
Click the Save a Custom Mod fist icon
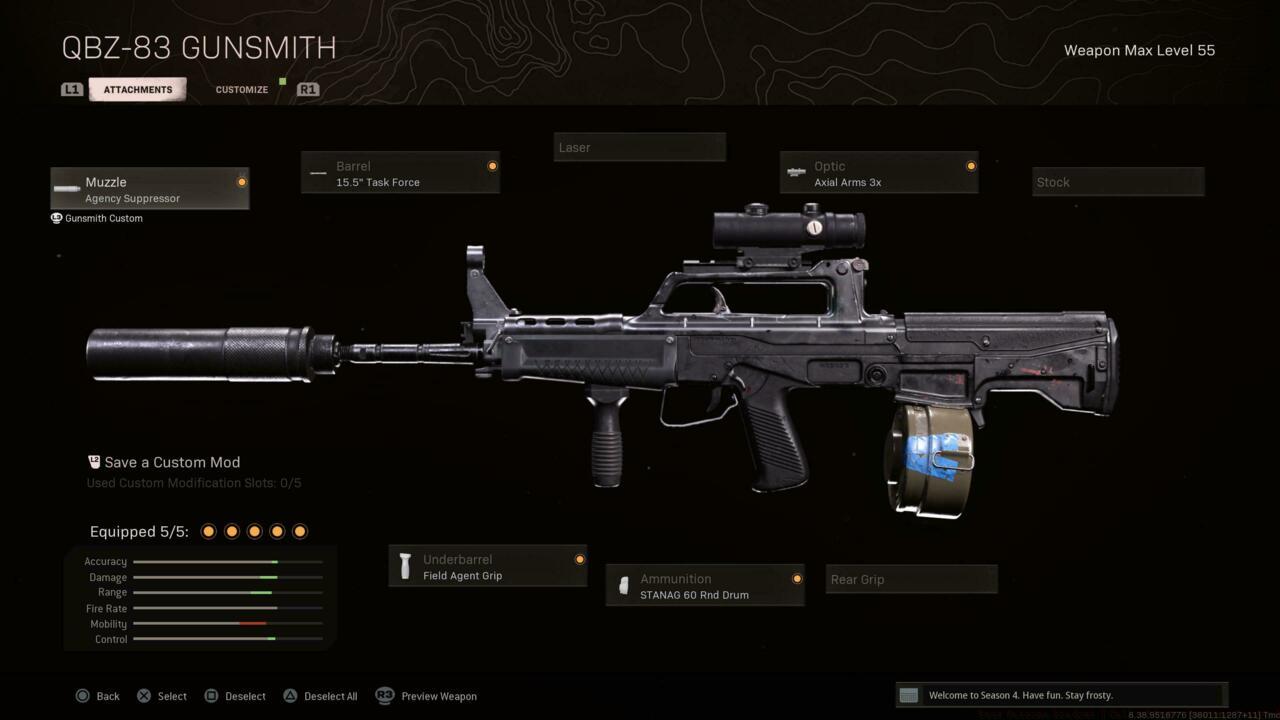[93, 462]
